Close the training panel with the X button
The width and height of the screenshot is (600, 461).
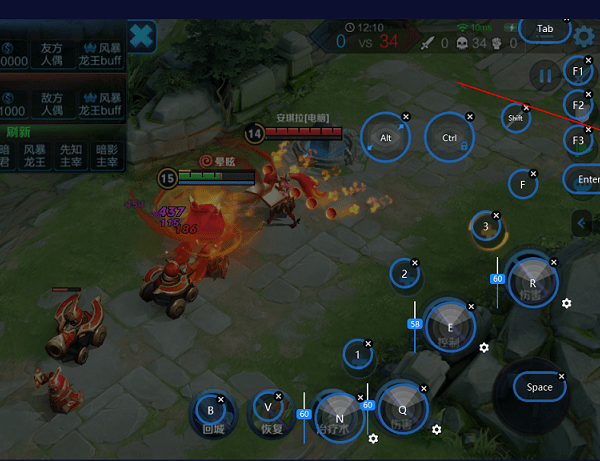tap(143, 36)
